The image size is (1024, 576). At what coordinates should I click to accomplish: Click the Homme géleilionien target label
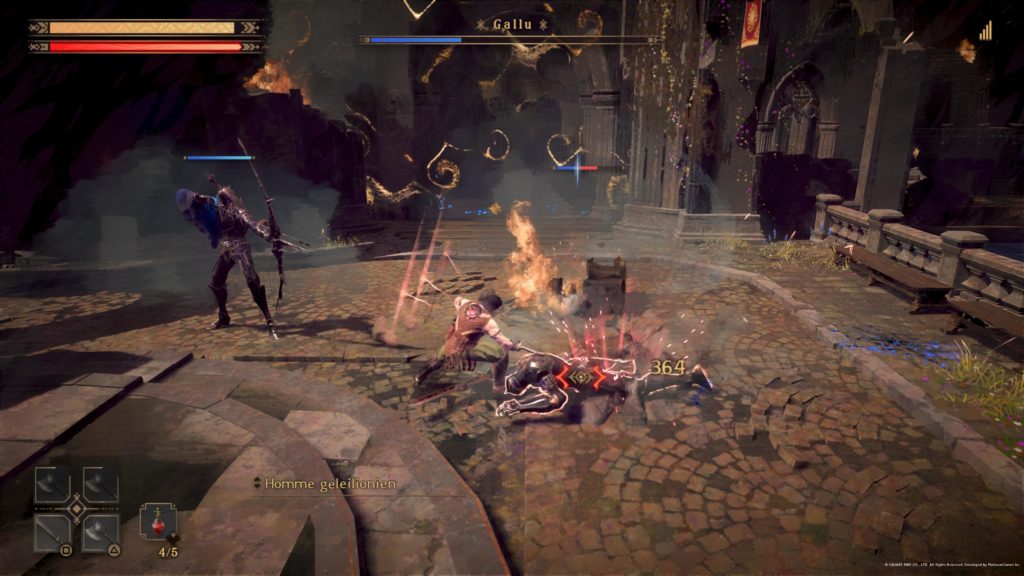pos(330,484)
